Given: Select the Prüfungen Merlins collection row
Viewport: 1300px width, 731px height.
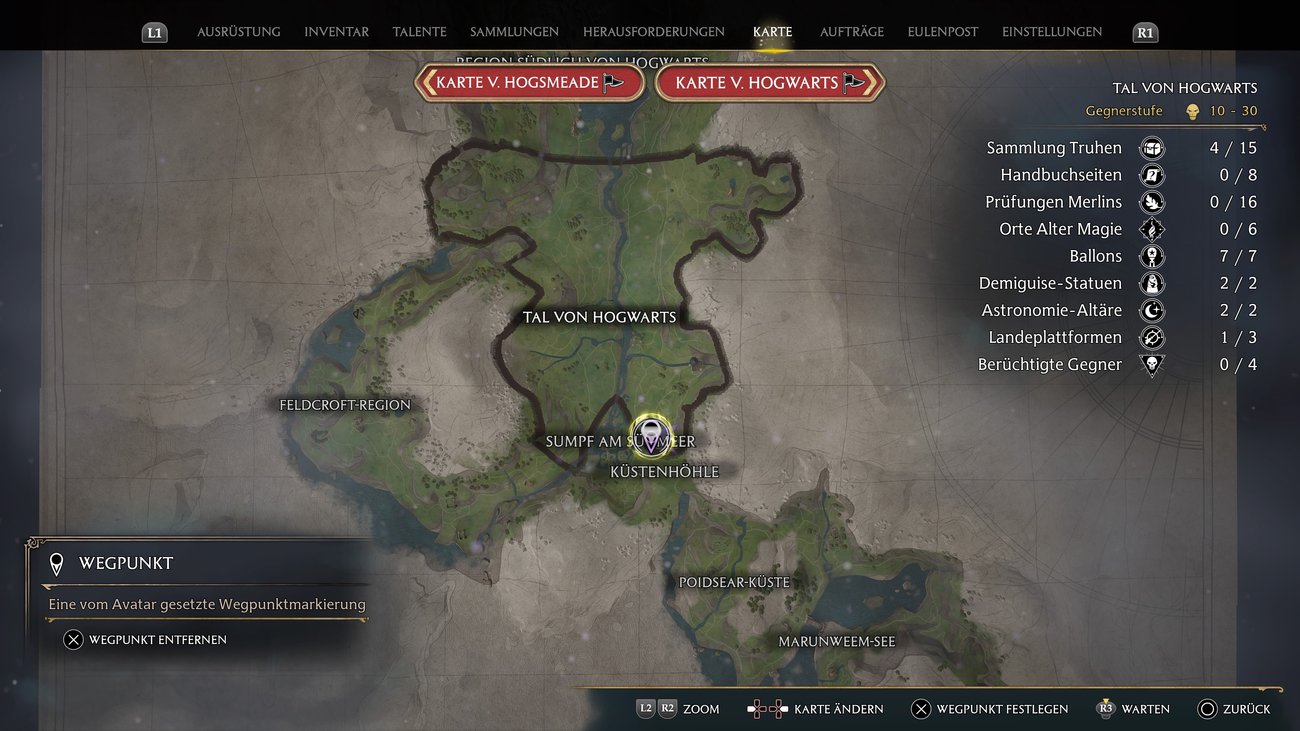Looking at the screenshot, I should pos(1120,202).
